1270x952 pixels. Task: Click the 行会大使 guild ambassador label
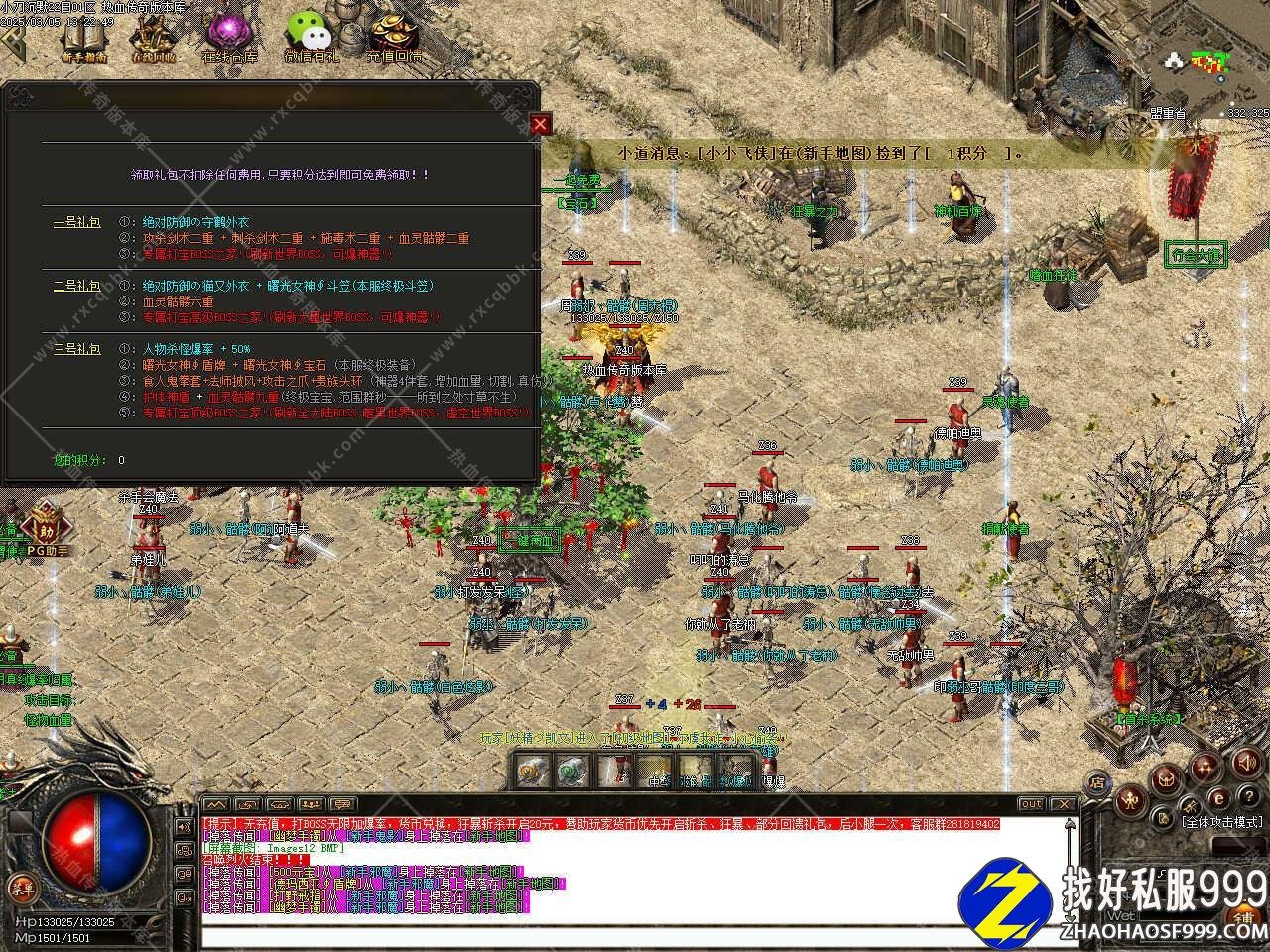(1194, 254)
